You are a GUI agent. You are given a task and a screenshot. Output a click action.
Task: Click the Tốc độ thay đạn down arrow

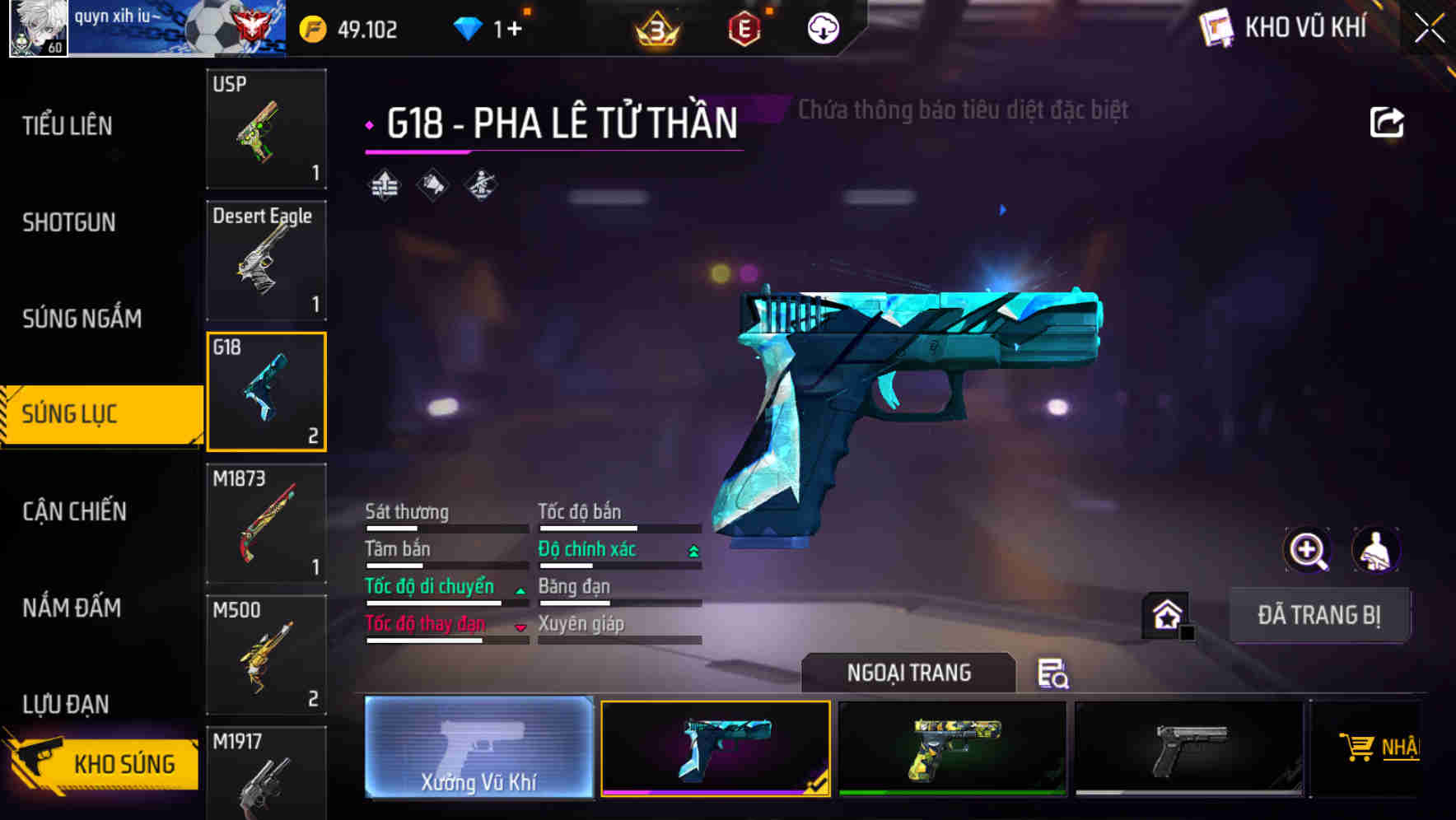coord(520,626)
